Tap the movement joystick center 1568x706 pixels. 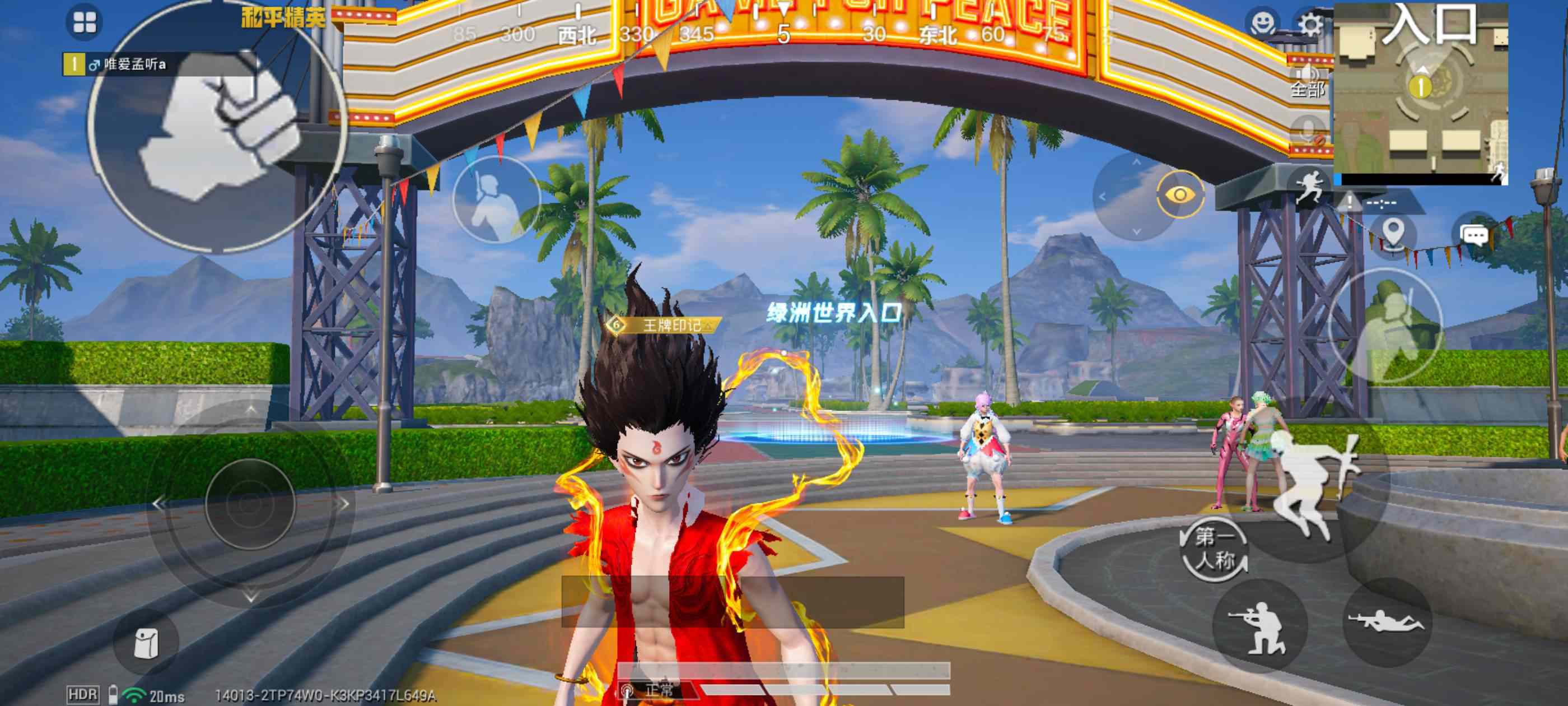pos(250,504)
